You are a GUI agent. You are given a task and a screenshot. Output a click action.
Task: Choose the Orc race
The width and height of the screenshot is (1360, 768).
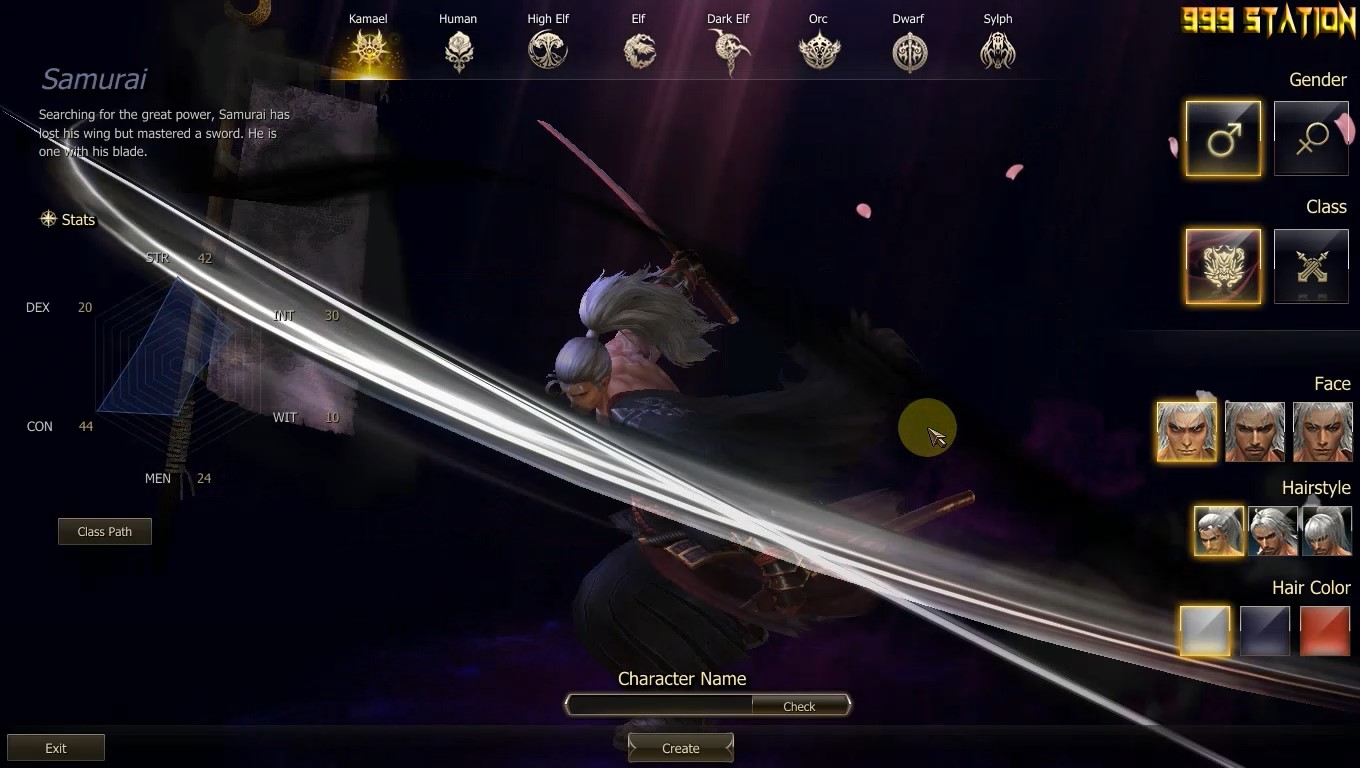tap(818, 49)
